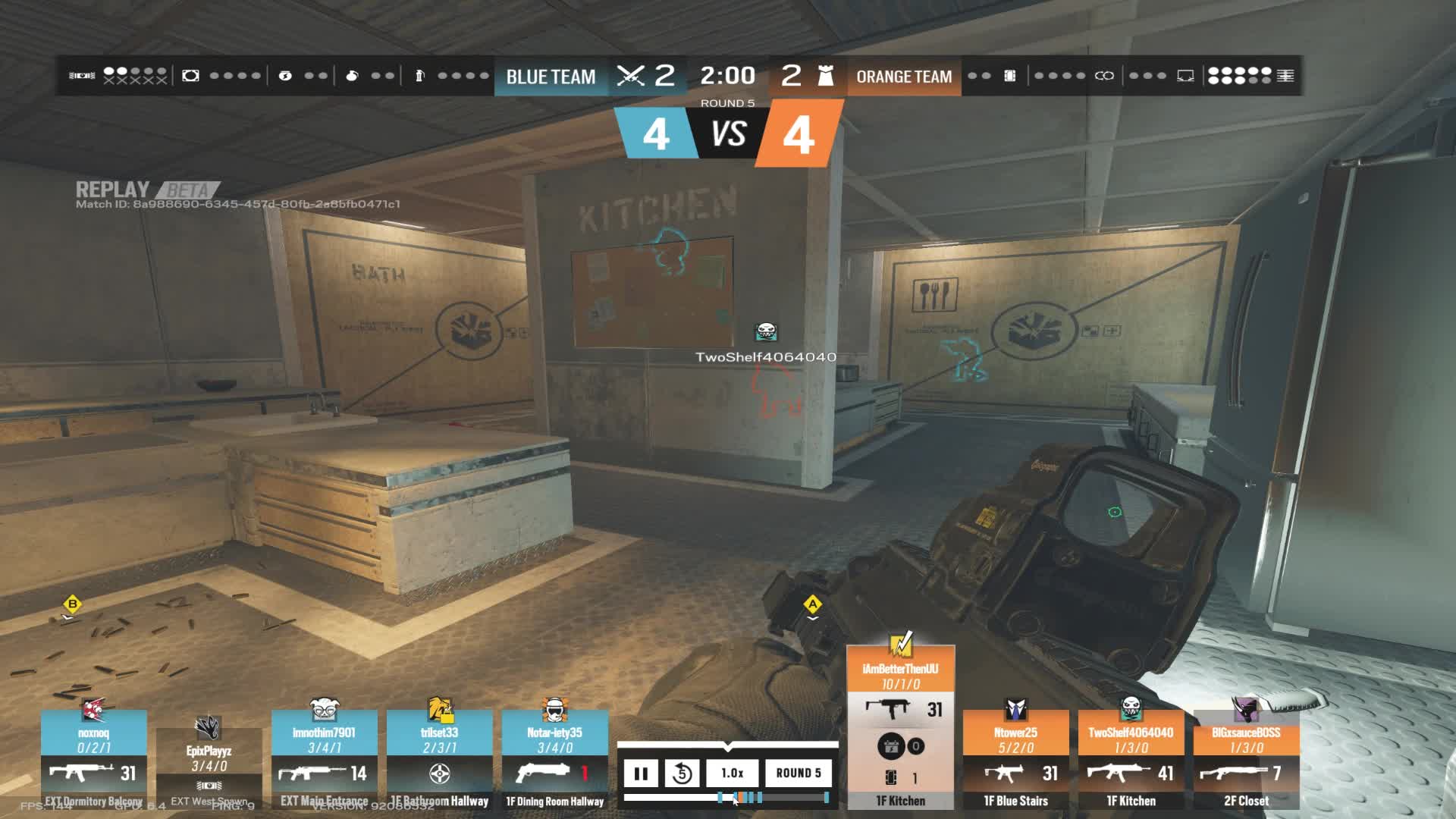Select the orange event marker on the timeline

point(741,799)
